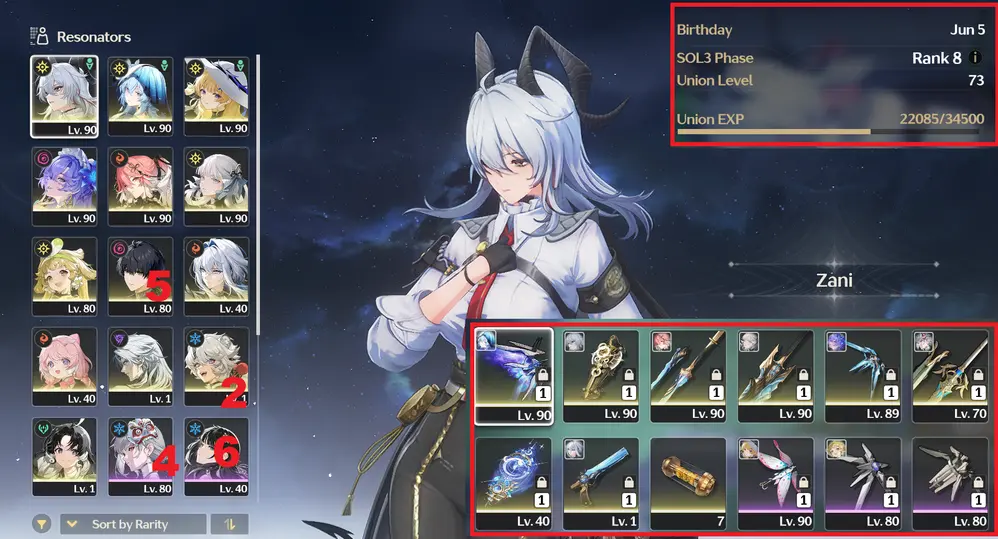Select the purple gauntlets Lv. 90 weapon
Image resolution: width=998 pixels, height=539 pixels.
point(512,375)
